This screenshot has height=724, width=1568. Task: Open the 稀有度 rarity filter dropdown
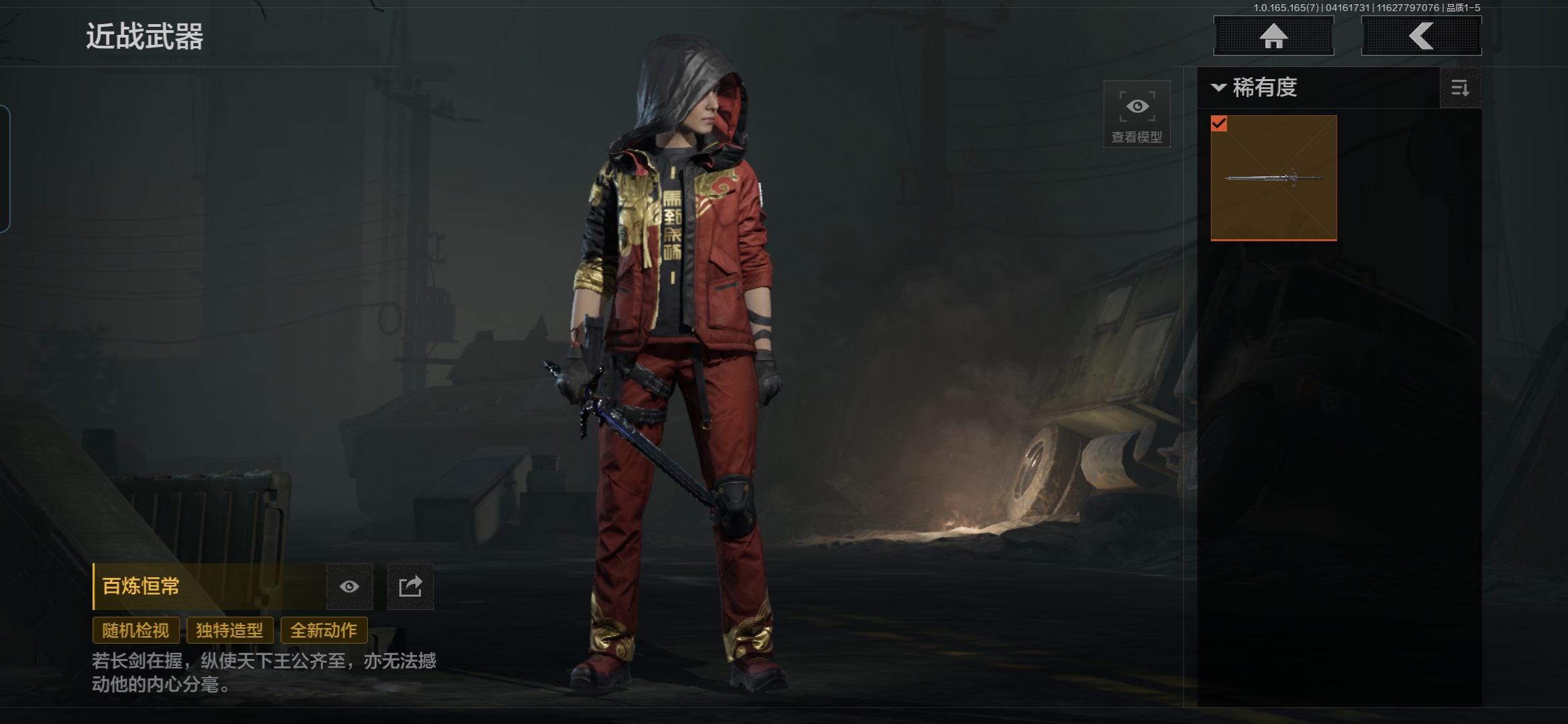1255,88
